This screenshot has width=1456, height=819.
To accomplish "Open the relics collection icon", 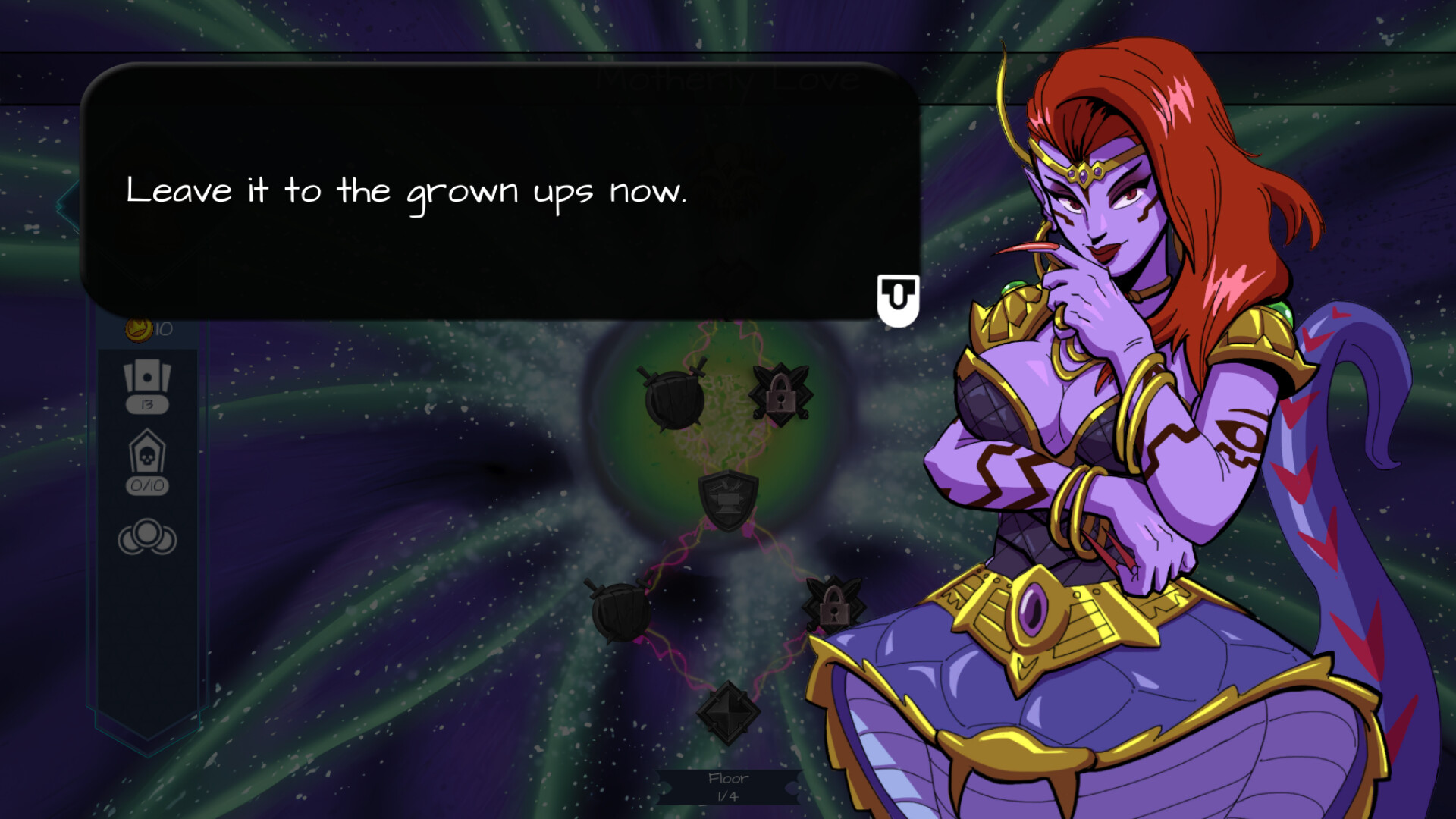I will (149, 538).
